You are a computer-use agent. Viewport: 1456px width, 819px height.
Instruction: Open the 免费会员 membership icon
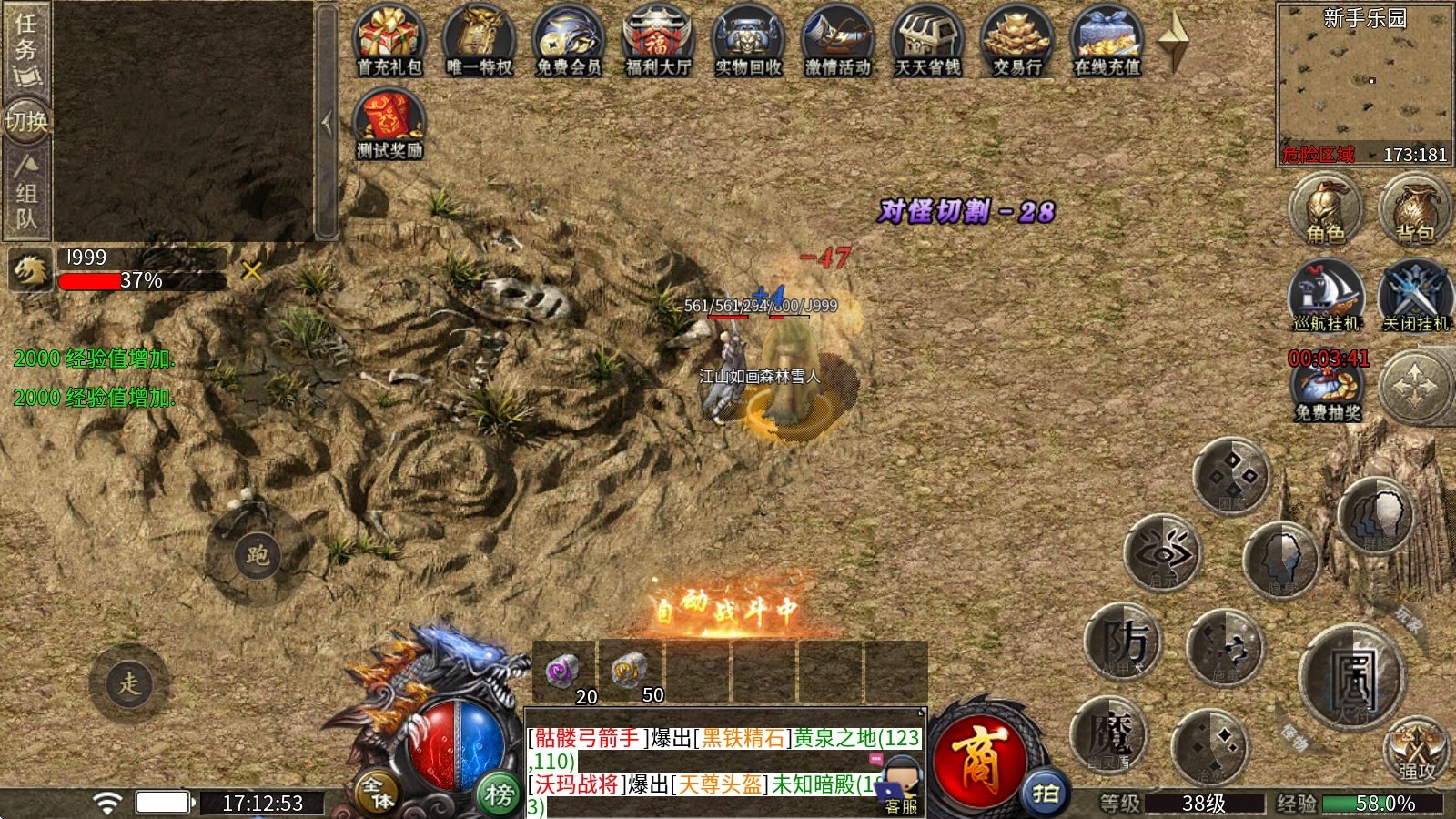click(x=568, y=42)
